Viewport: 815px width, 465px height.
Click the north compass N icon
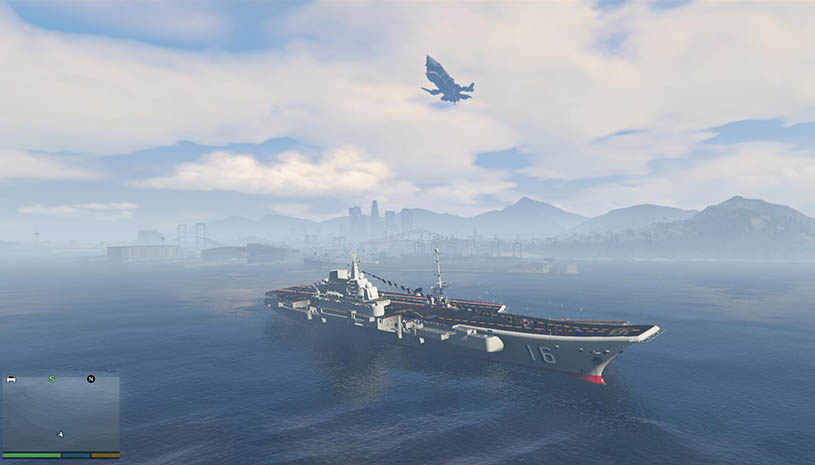pyautogui.click(x=90, y=379)
